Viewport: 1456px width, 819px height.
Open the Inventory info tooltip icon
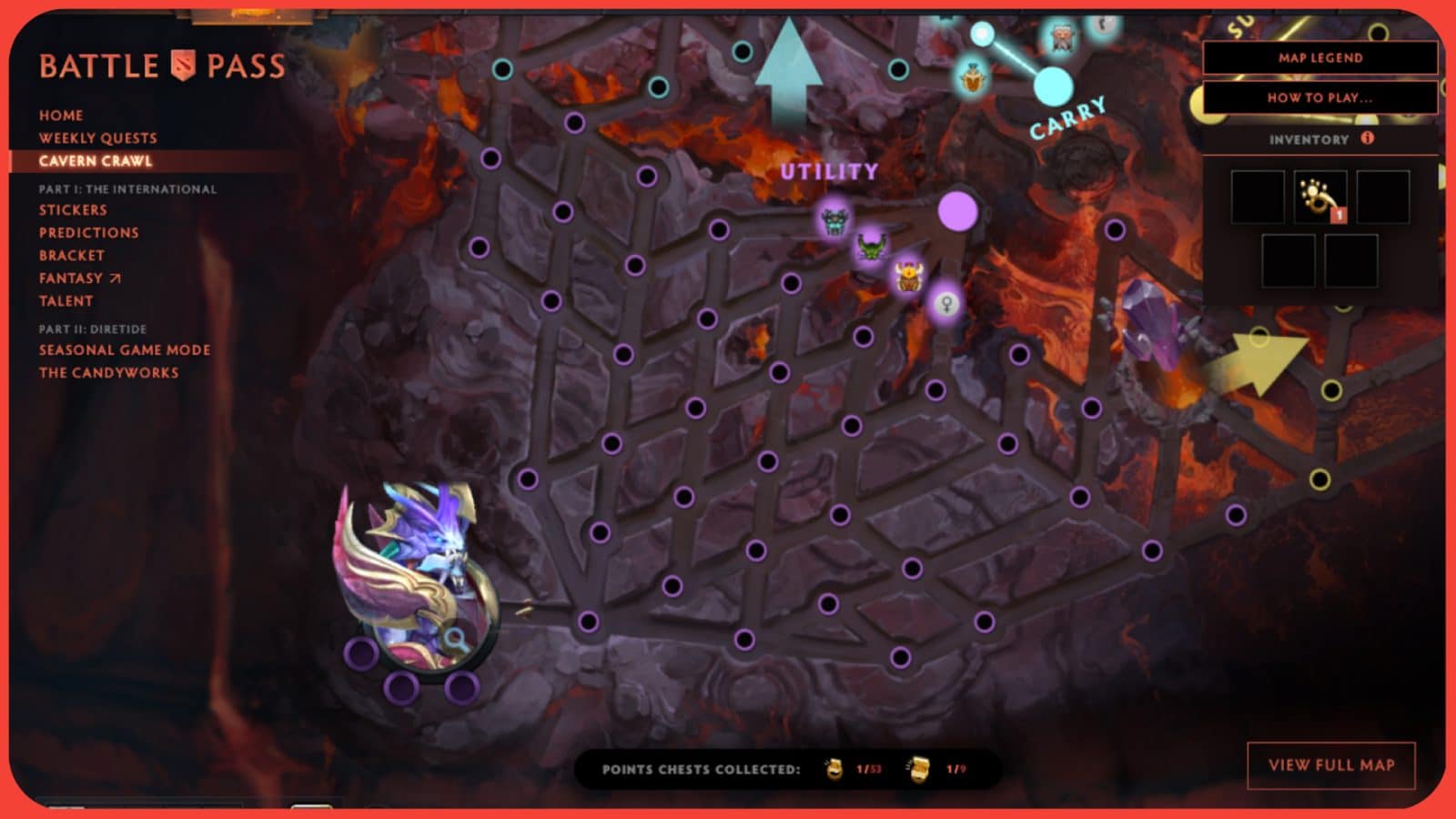click(1366, 139)
